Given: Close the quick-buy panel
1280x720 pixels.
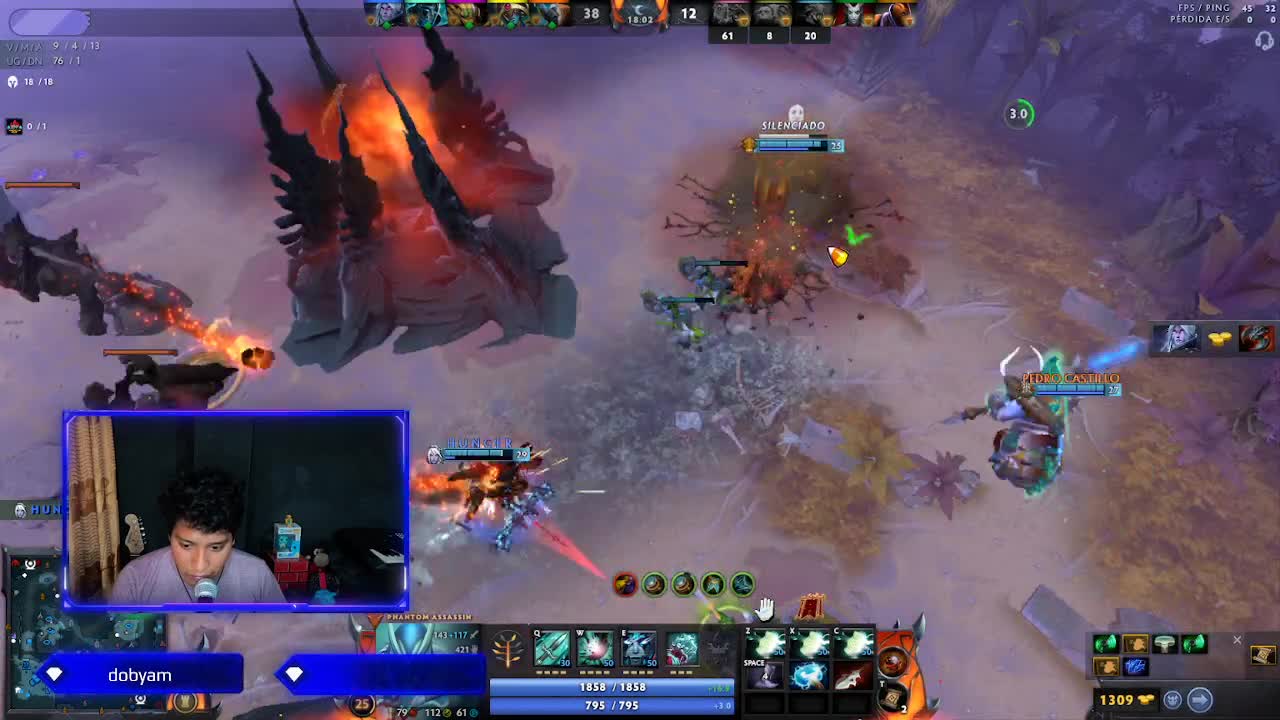Looking at the screenshot, I should pos(1237,640).
